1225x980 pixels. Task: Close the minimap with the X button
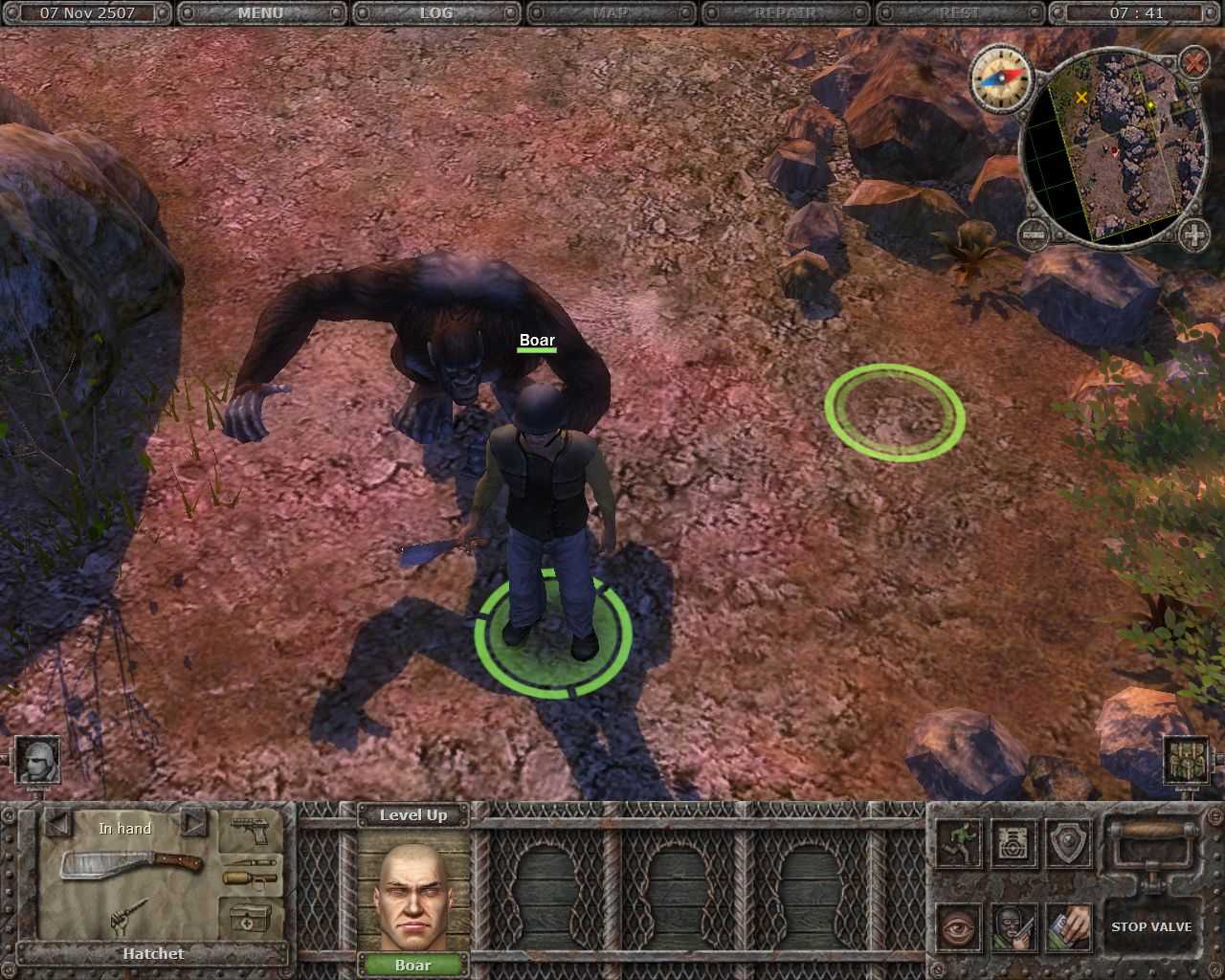1193,63
